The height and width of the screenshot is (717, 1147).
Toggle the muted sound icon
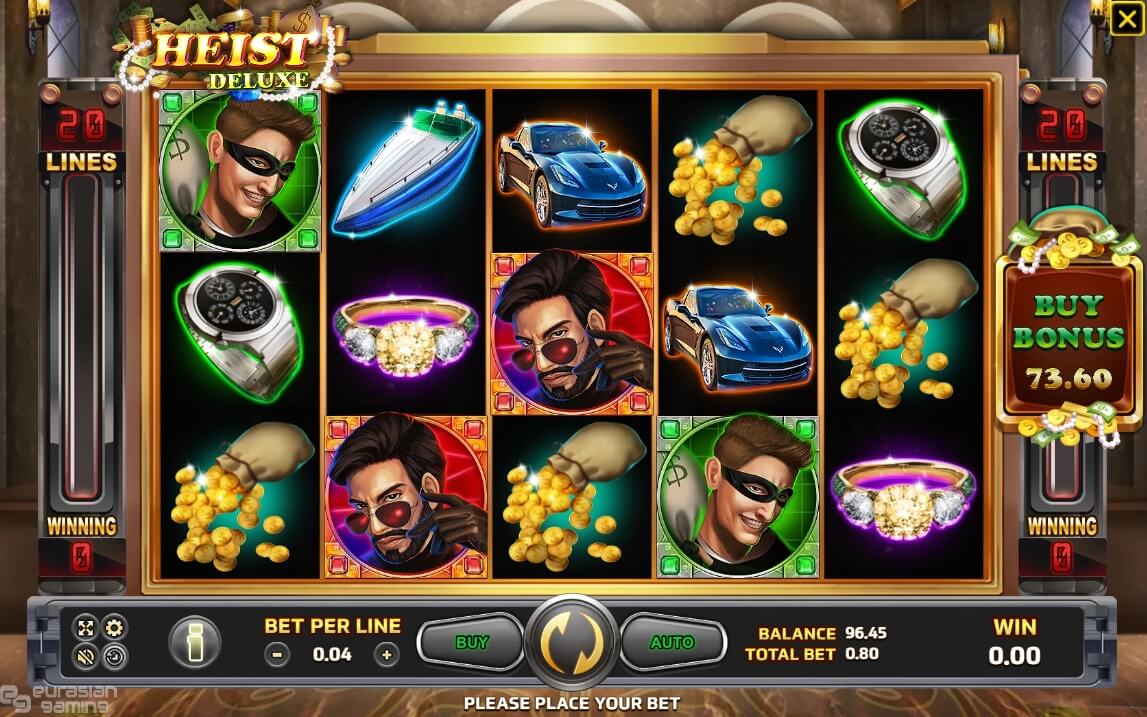[x=87, y=657]
